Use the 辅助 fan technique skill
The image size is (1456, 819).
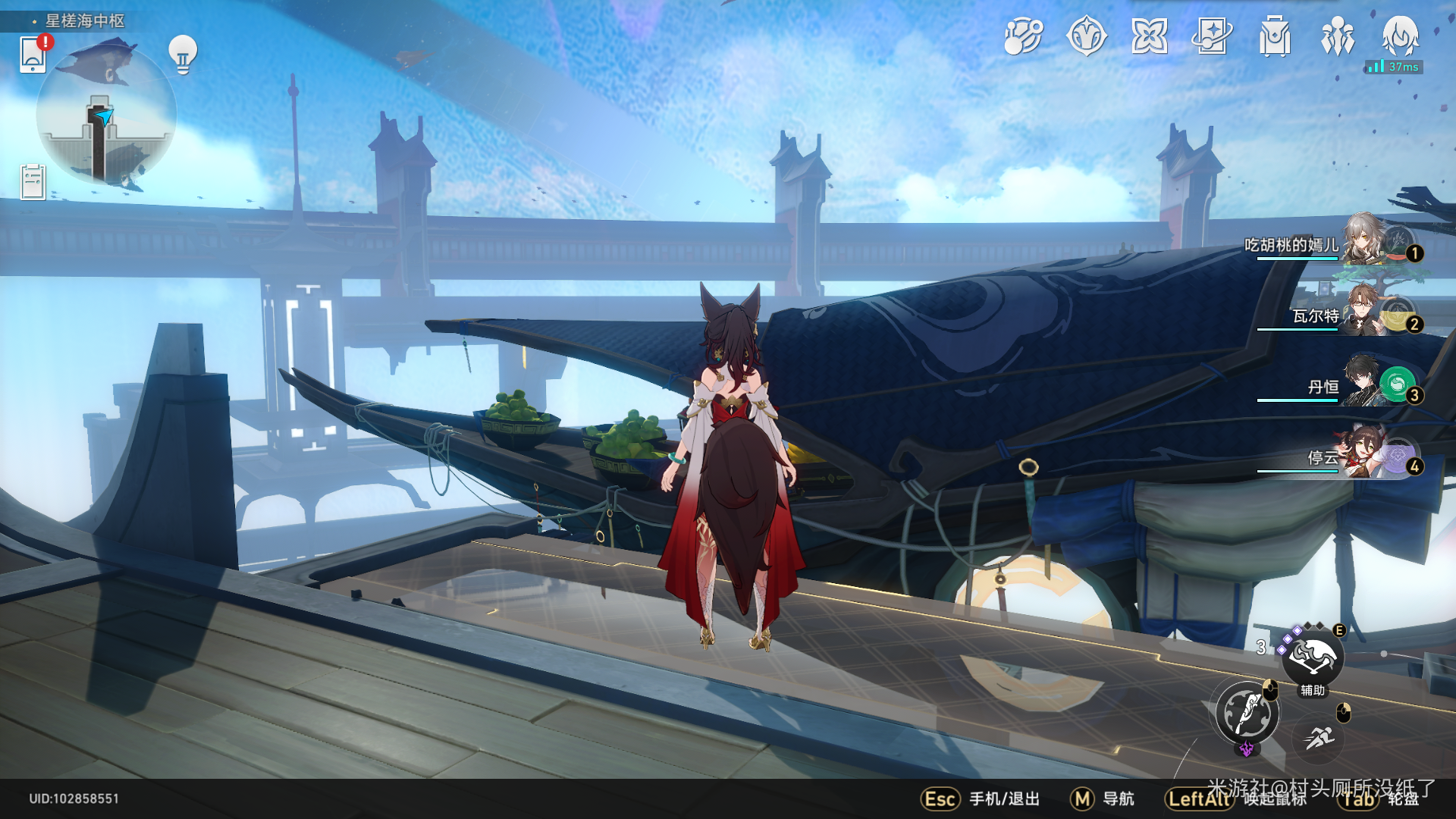pos(1313,658)
